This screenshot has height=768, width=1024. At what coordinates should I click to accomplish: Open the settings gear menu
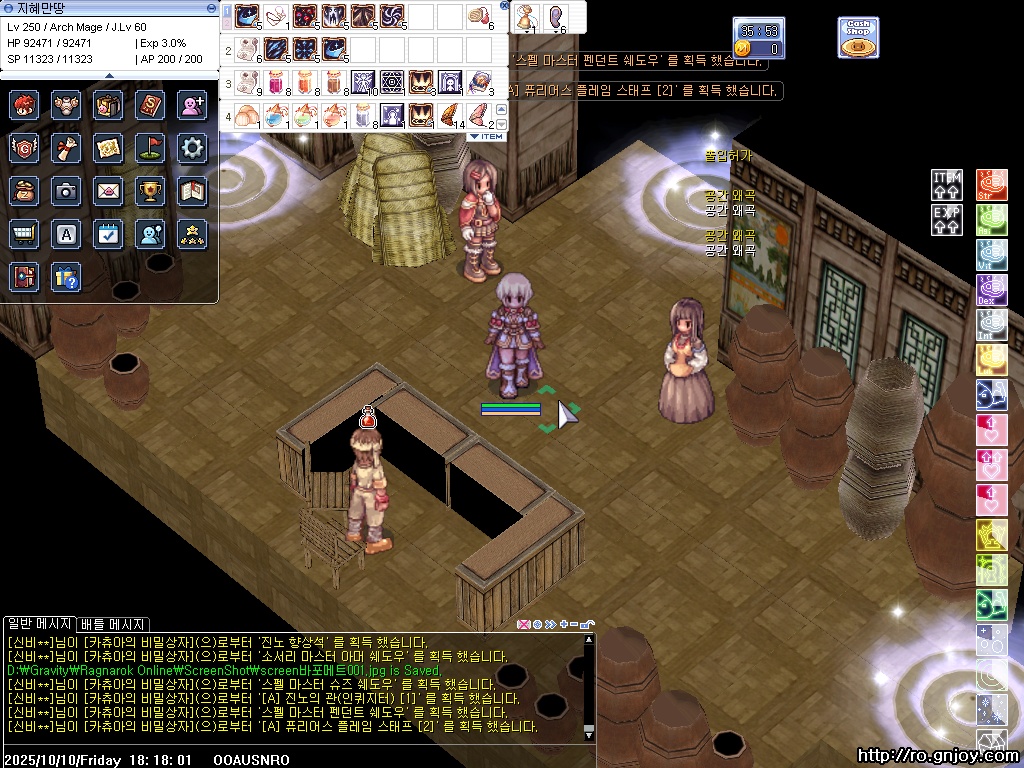[192, 148]
